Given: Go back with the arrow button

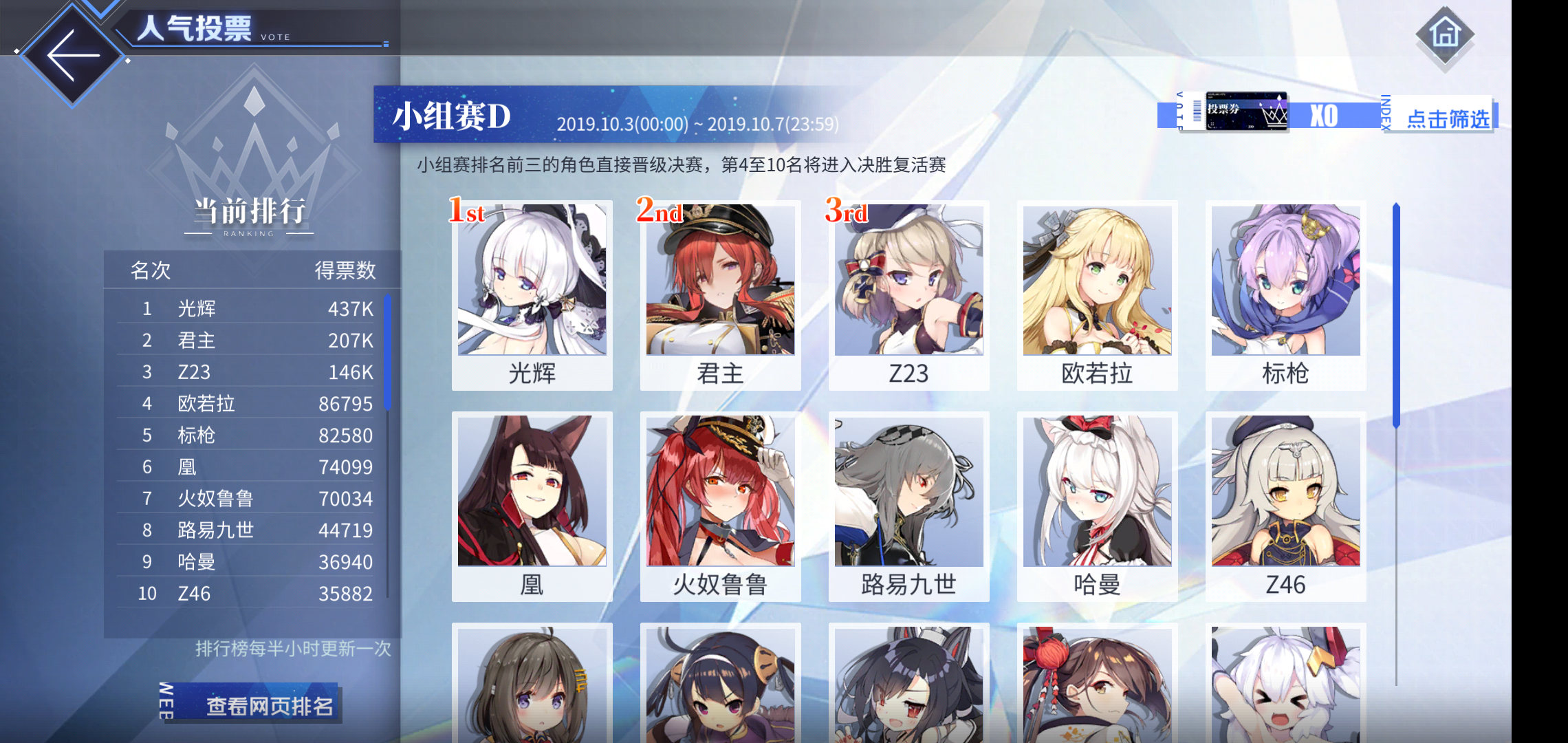Looking at the screenshot, I should 73,56.
